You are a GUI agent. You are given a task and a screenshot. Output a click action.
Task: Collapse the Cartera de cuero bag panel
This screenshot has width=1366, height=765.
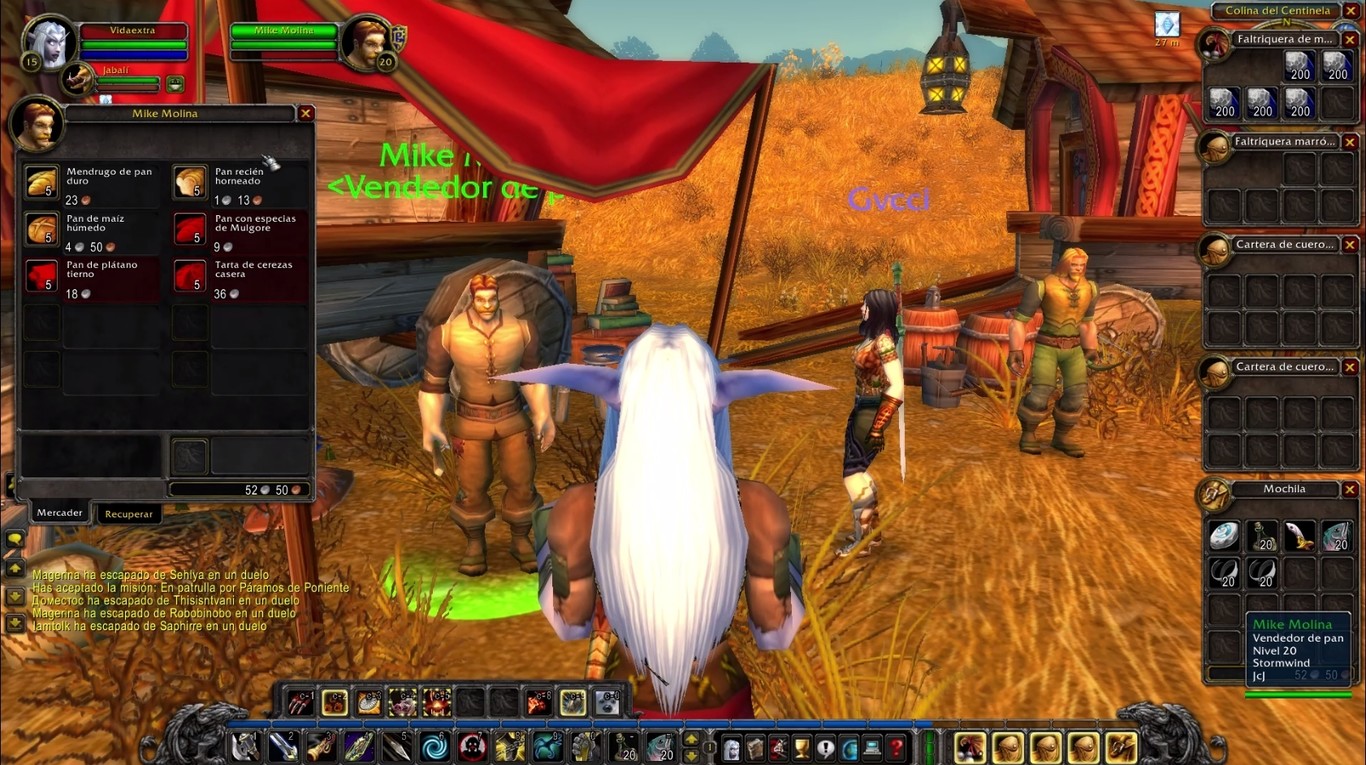tap(1352, 244)
